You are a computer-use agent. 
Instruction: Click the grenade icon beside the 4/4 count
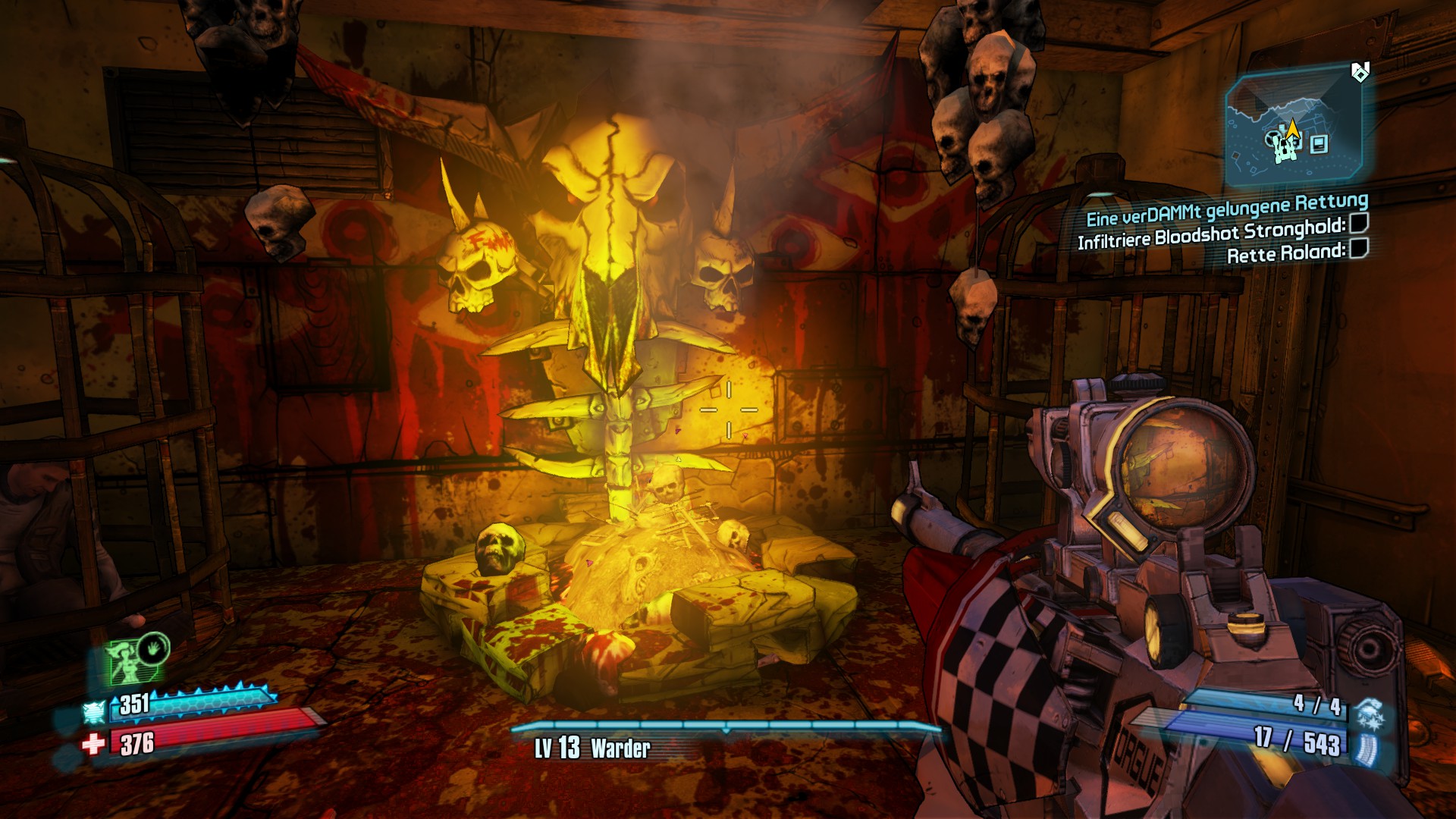[1369, 713]
